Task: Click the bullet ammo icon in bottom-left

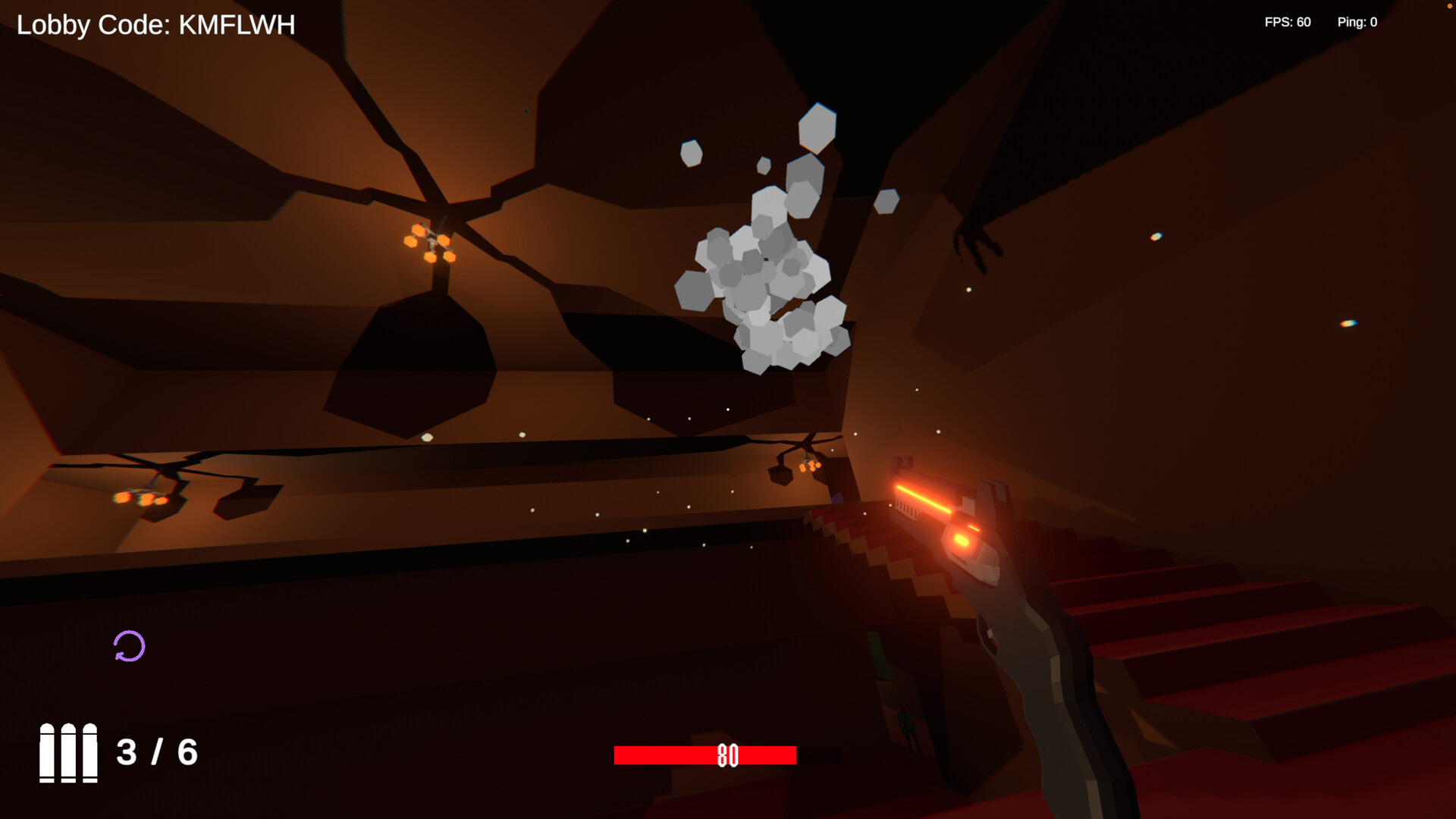Action: point(67,755)
